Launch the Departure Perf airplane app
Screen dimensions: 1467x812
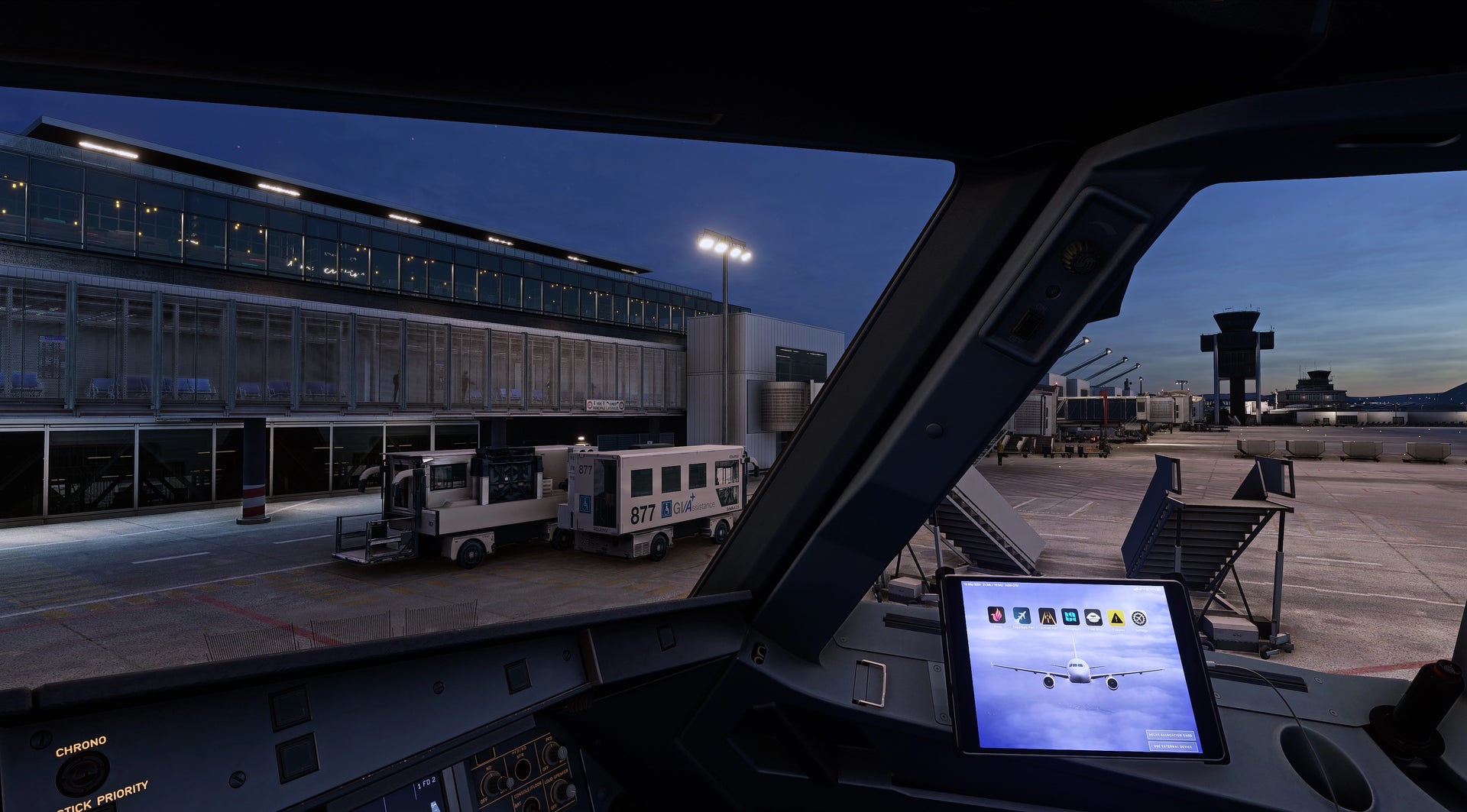click(x=1022, y=616)
